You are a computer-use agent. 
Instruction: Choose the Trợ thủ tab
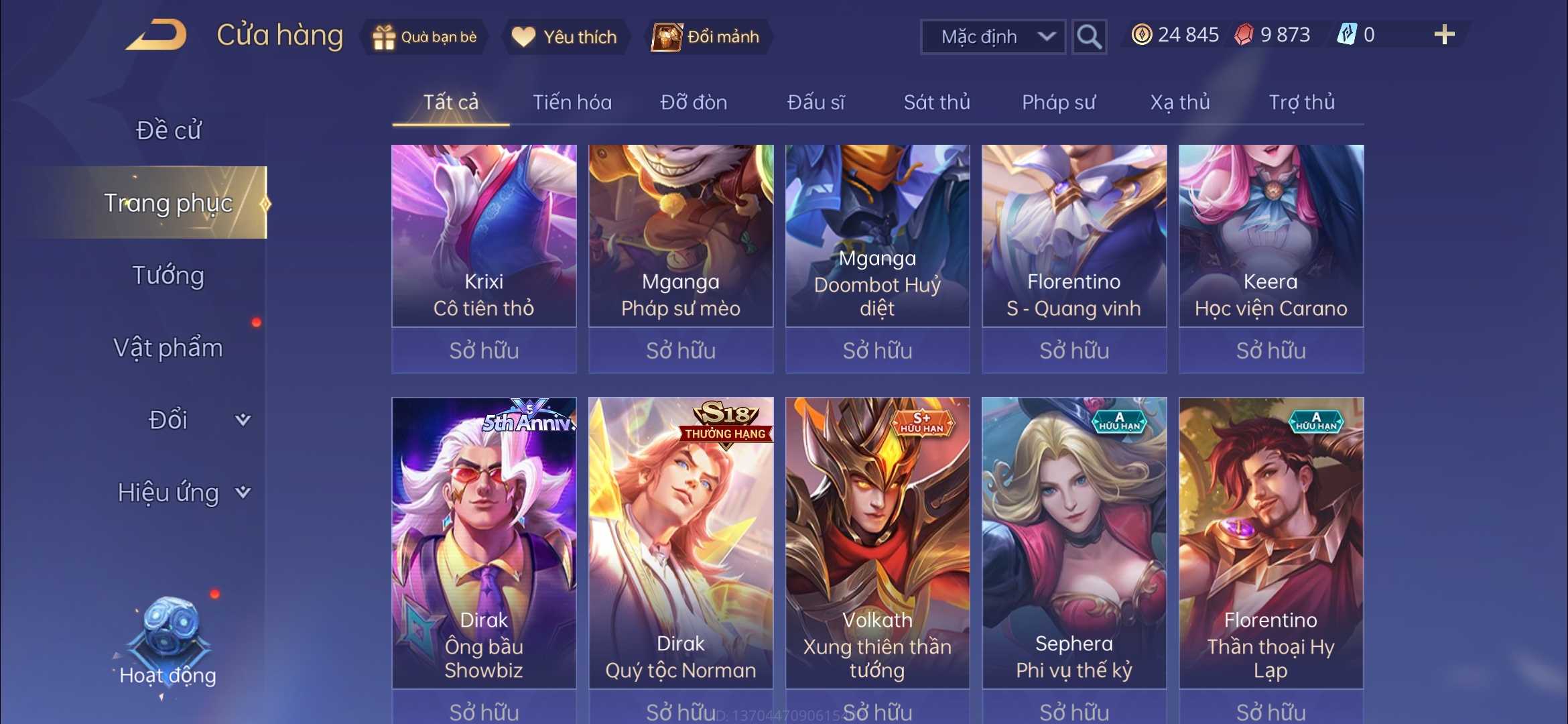pos(1301,103)
